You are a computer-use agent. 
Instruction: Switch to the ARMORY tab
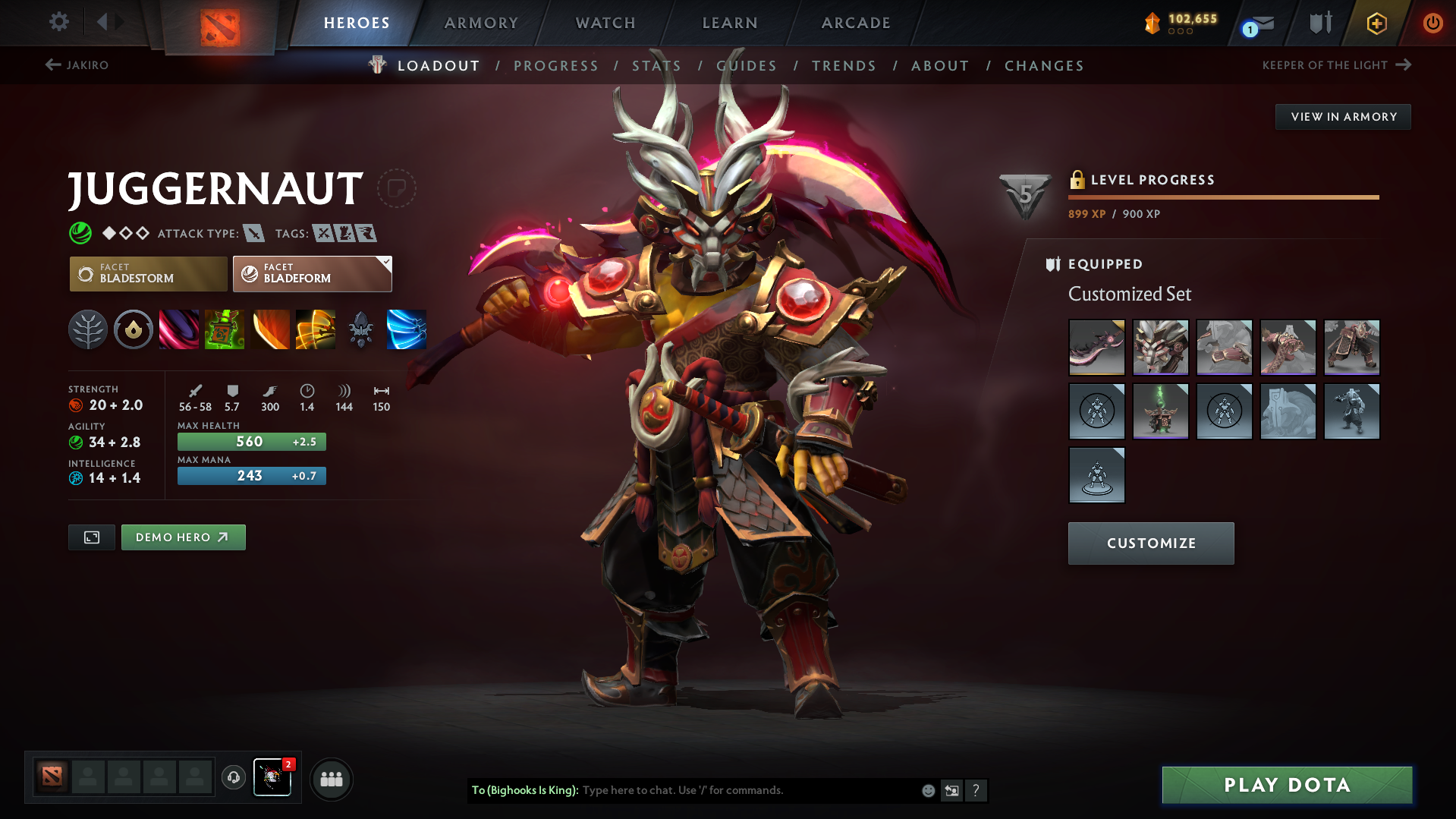click(x=482, y=23)
